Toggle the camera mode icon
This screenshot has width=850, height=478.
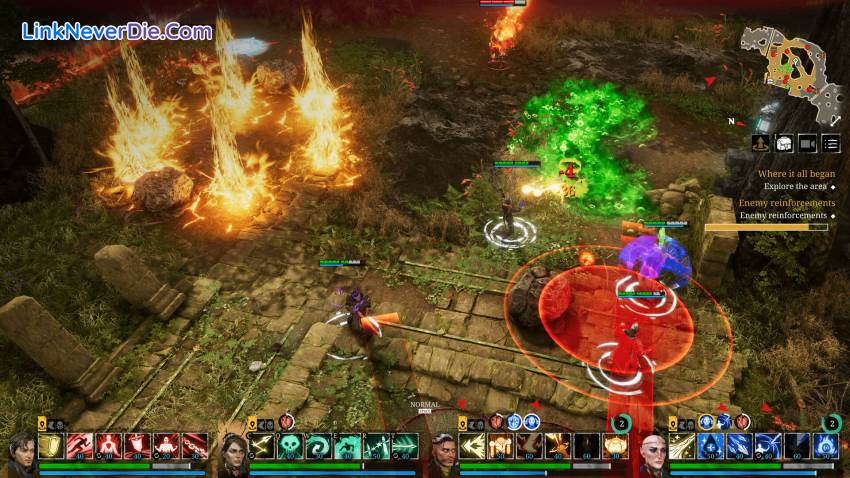click(807, 144)
